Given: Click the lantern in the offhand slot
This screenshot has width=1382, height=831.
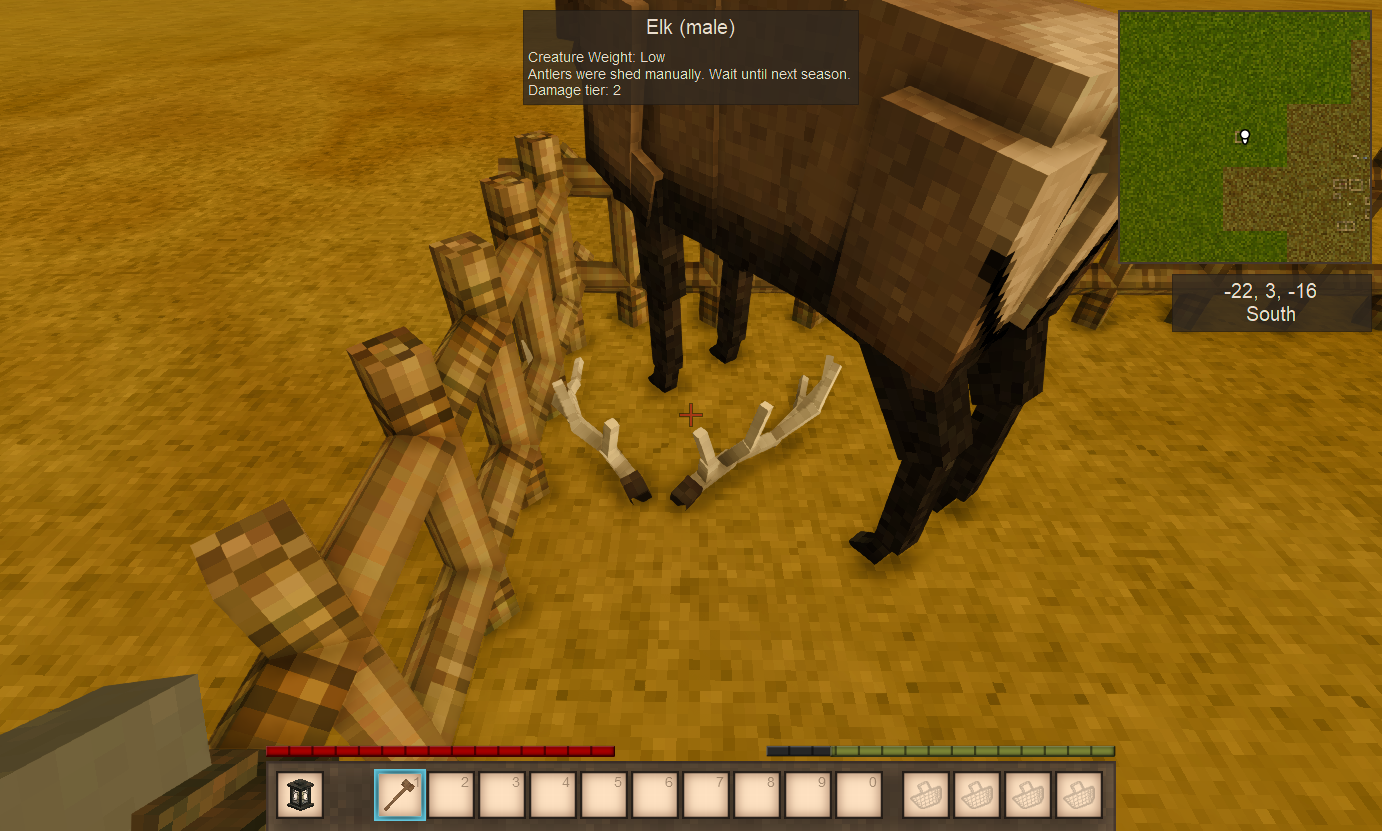Looking at the screenshot, I should 298,794.
